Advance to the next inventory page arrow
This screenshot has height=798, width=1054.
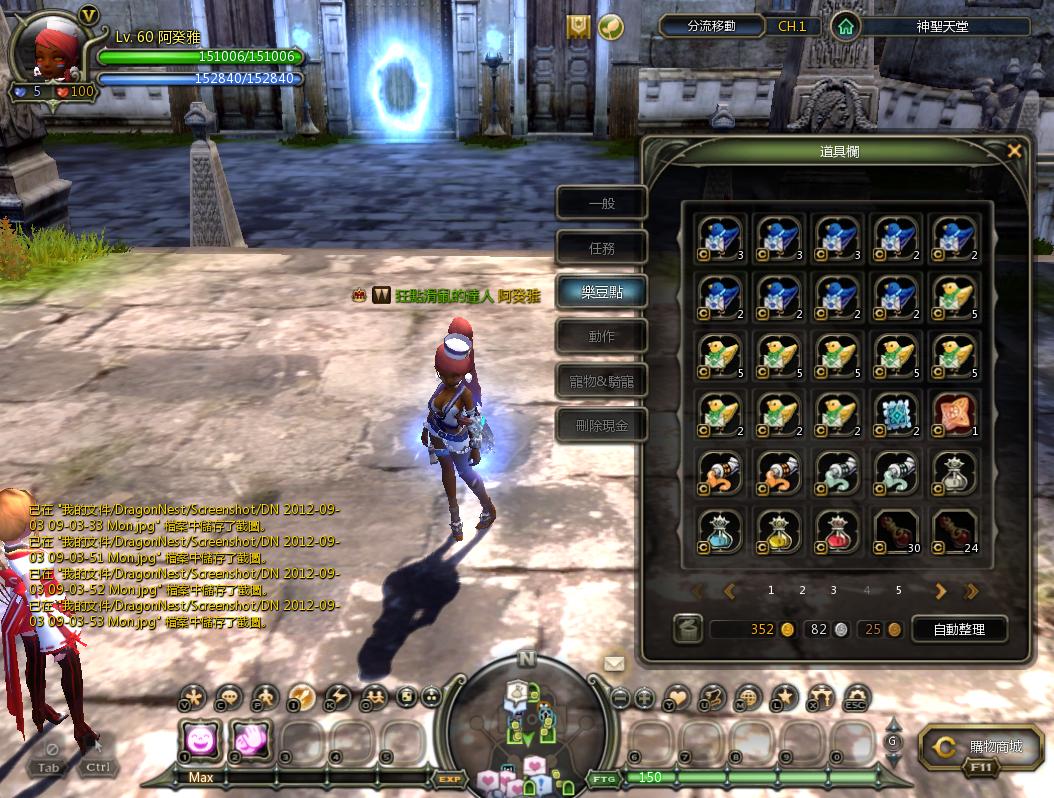pos(940,591)
